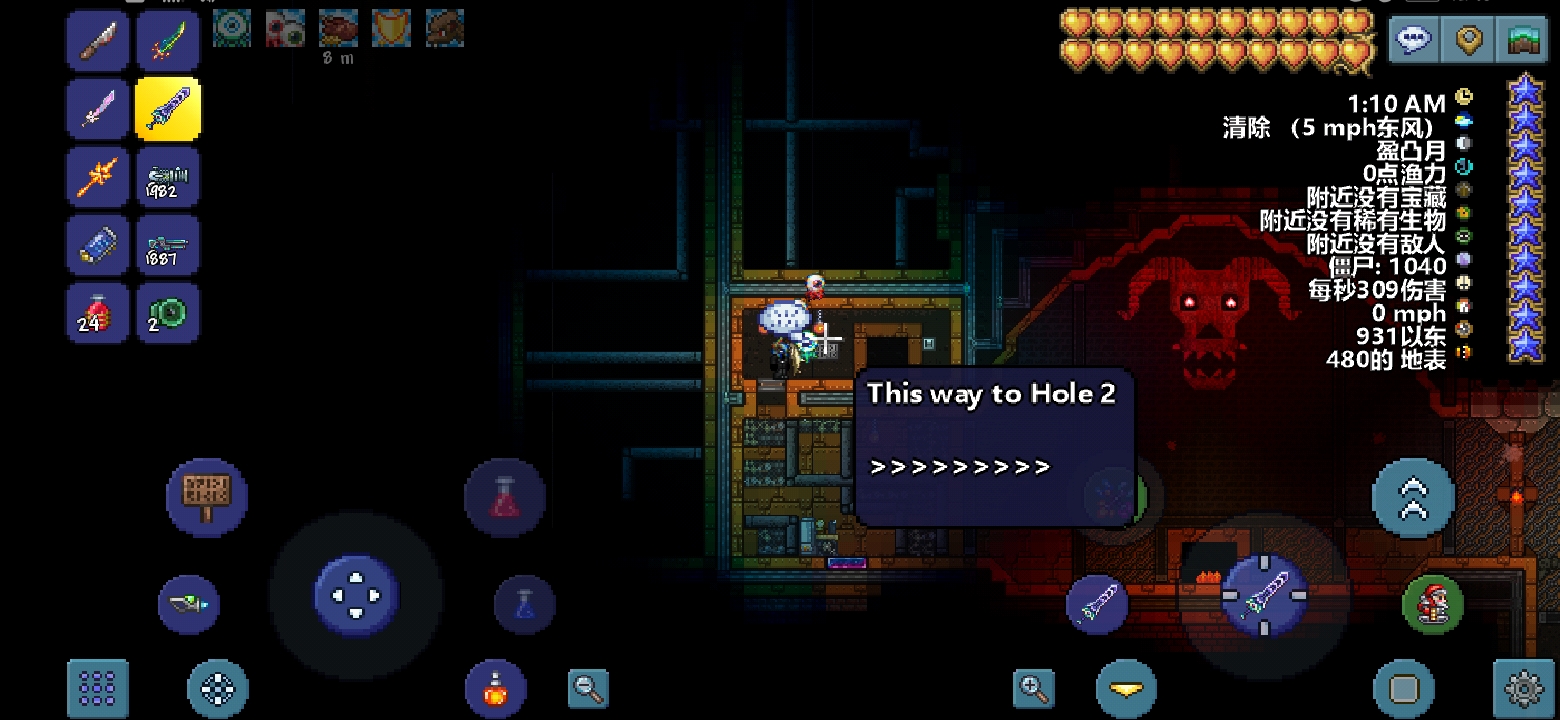The width and height of the screenshot is (1560, 720).
Task: Select the knife hotbar slot
Action: (97, 41)
